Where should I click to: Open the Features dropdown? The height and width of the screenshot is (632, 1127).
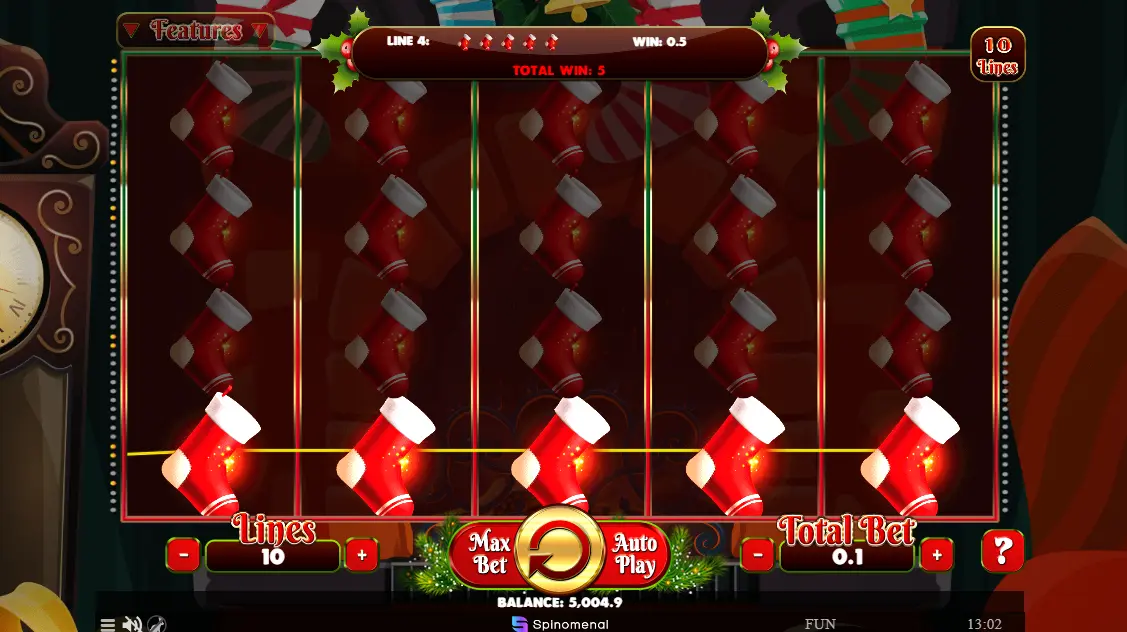tap(196, 31)
